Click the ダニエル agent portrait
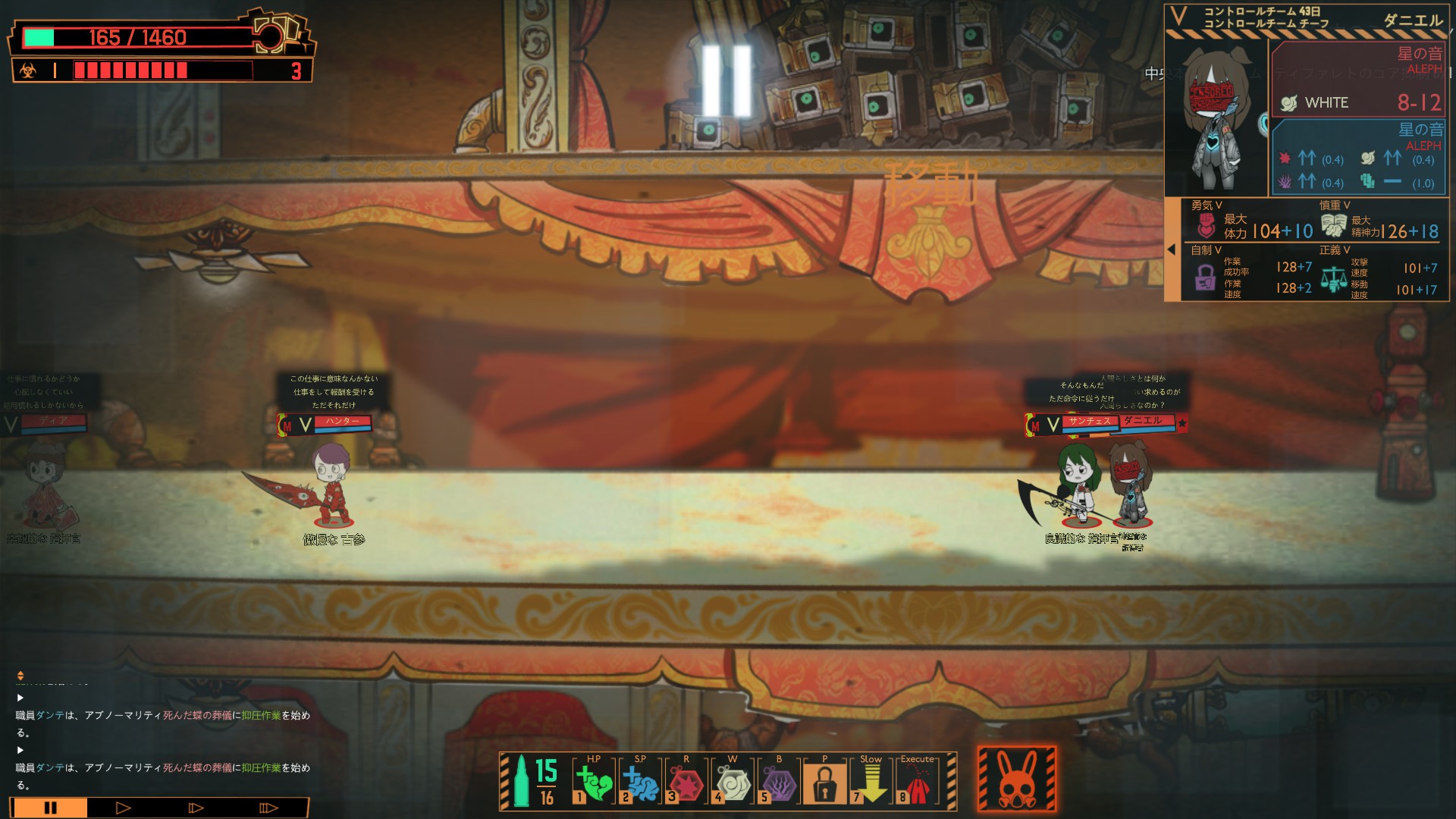Image resolution: width=1456 pixels, height=819 pixels. coord(1217,118)
